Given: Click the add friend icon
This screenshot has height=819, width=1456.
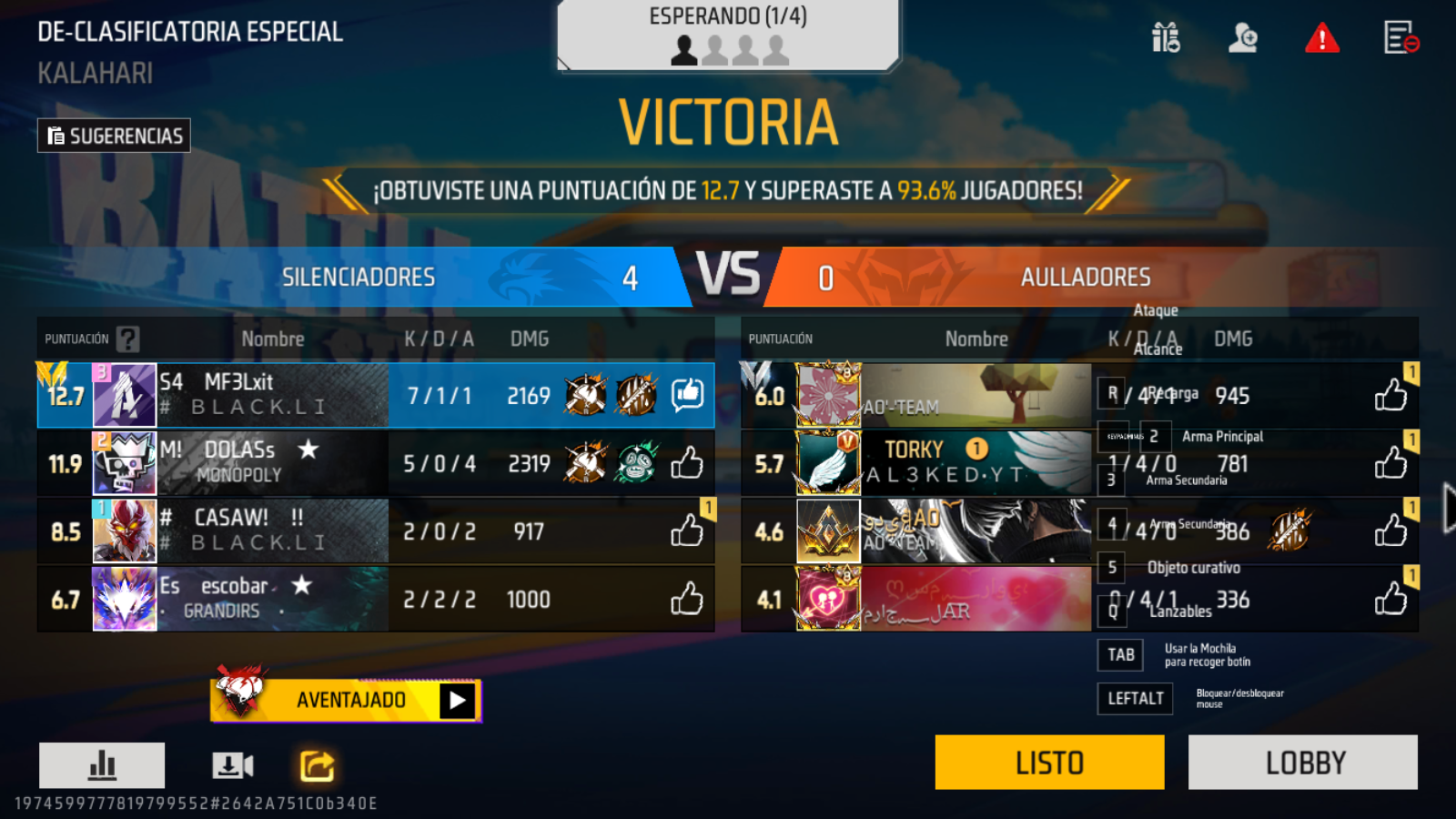Looking at the screenshot, I should click(x=1243, y=39).
